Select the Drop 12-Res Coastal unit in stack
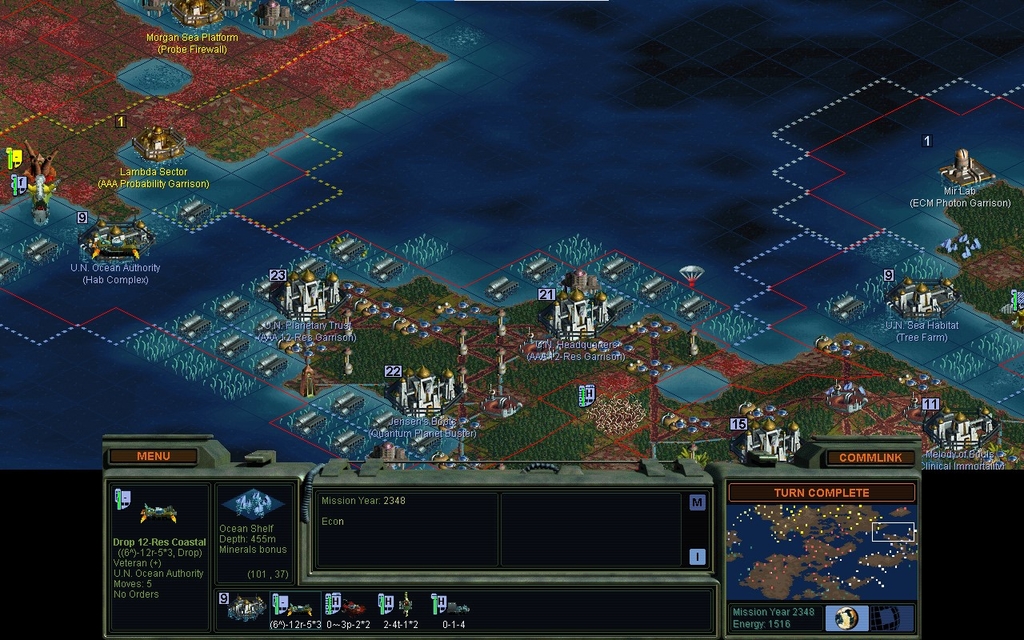This screenshot has height=640, width=1024. click(x=297, y=606)
